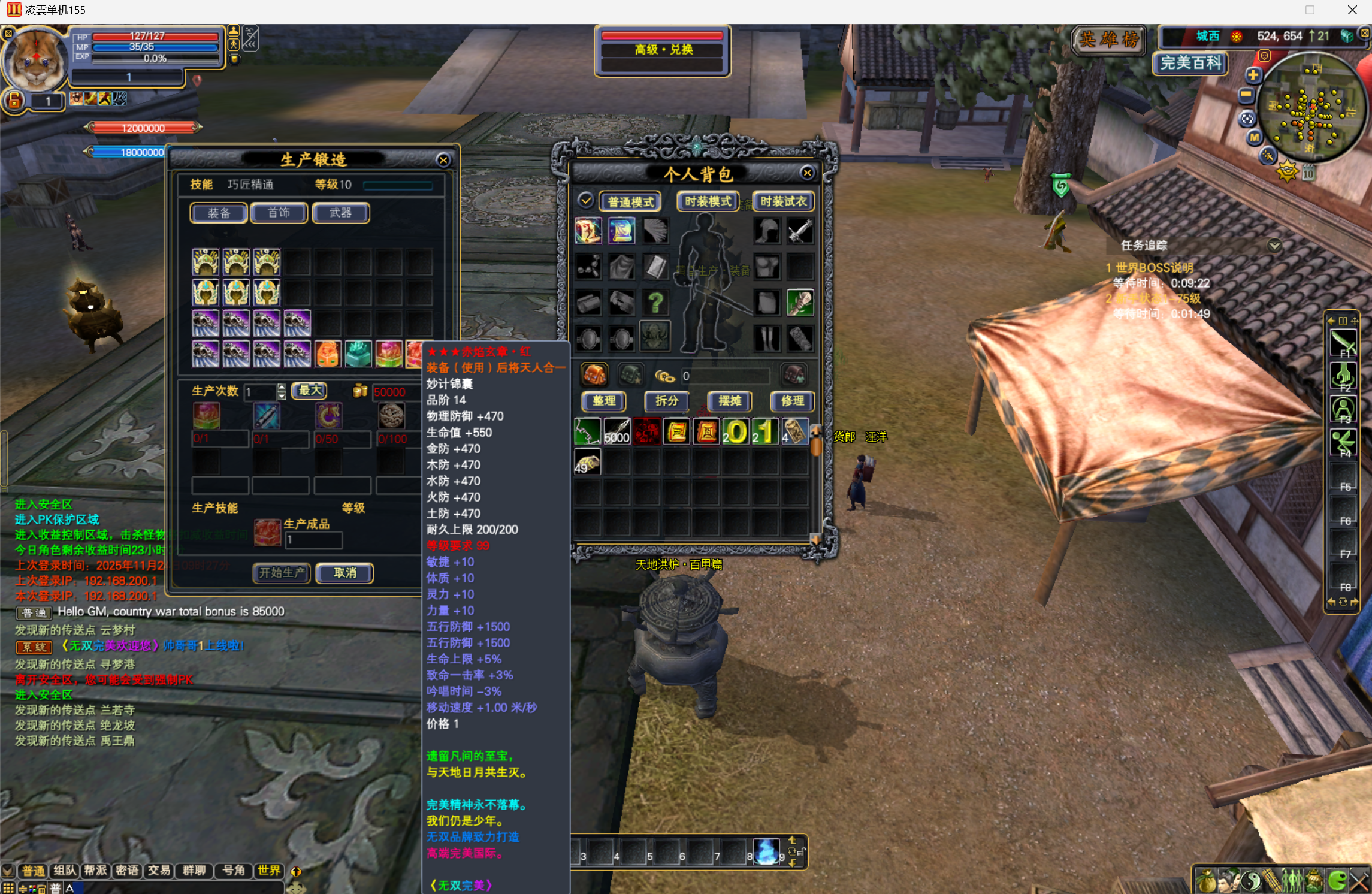Close the 生产锻造 crafting window
The width and height of the screenshot is (1372, 894).
[x=443, y=160]
